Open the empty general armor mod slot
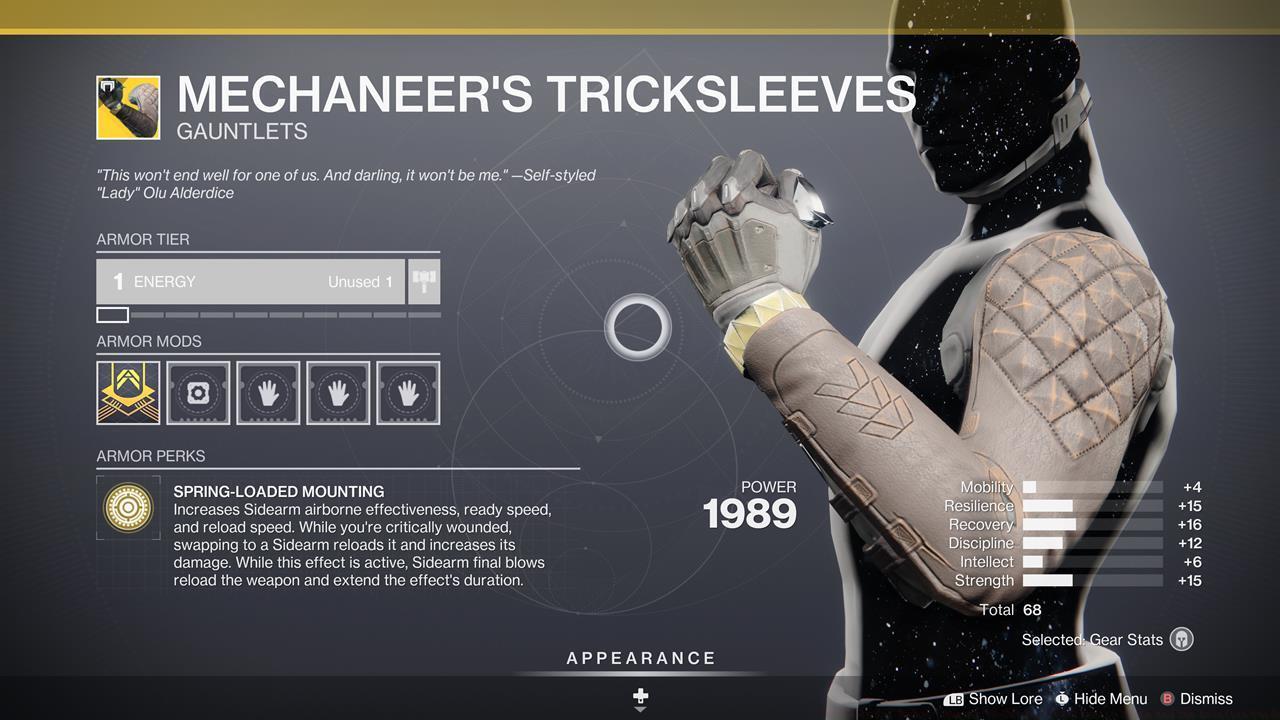The image size is (1280, 720). [x=197, y=392]
